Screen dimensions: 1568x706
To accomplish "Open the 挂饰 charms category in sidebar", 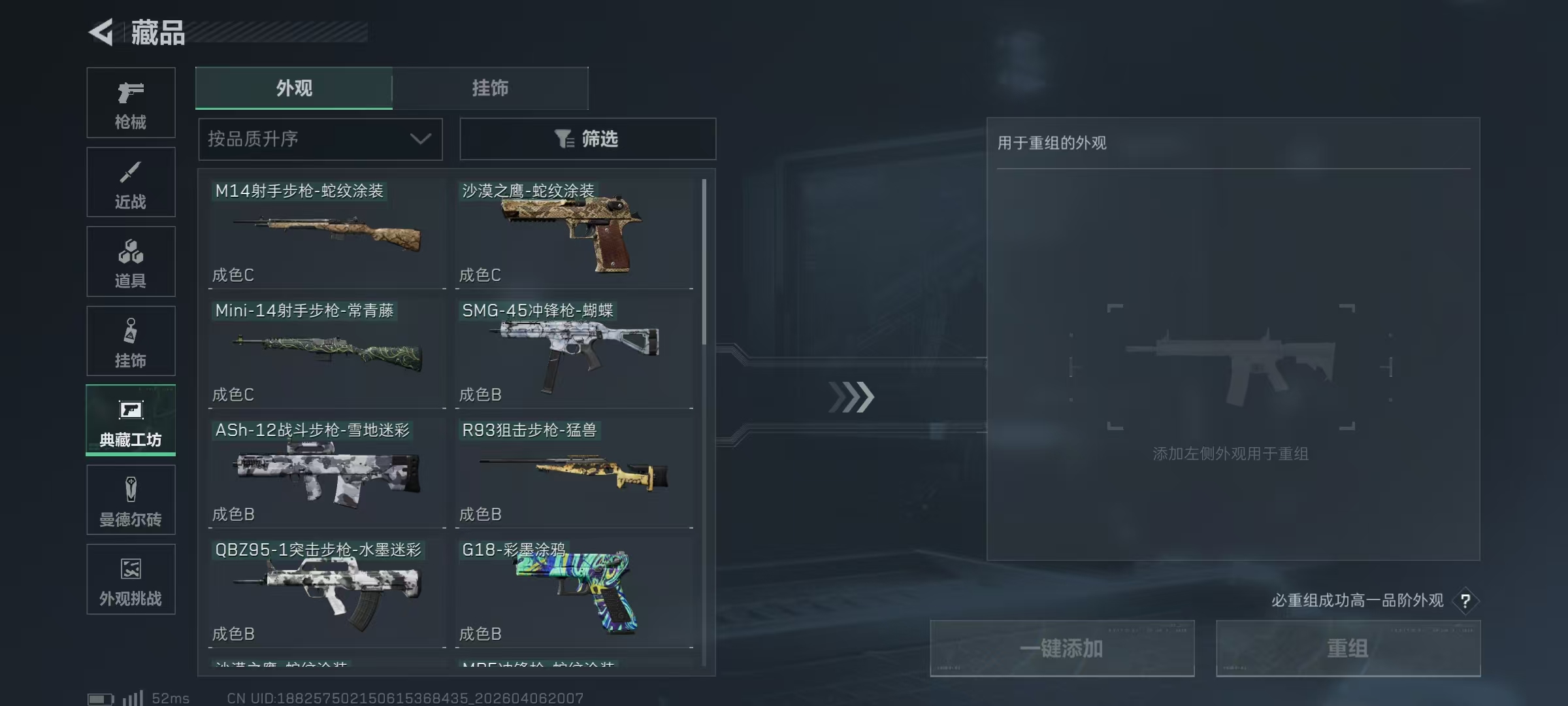I will pyautogui.click(x=131, y=341).
